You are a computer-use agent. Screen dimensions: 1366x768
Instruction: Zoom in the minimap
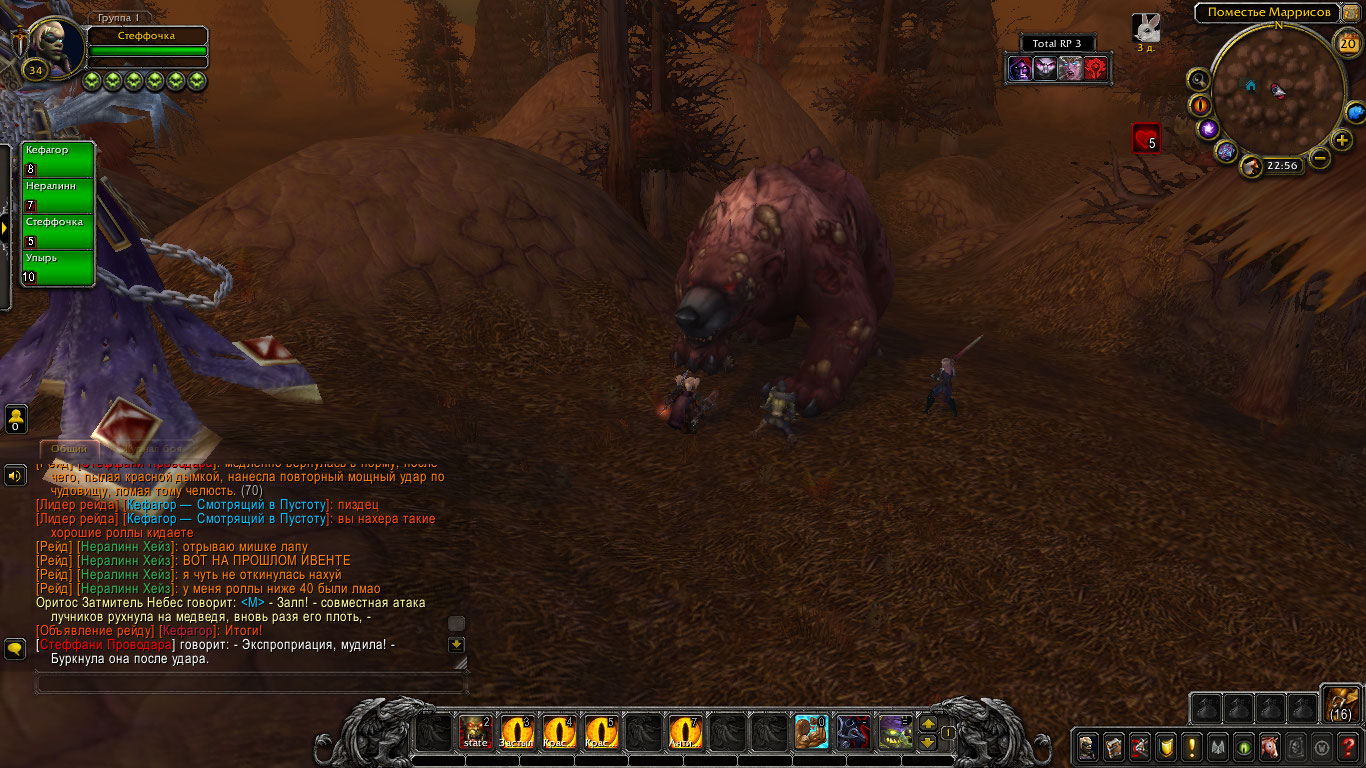pyautogui.click(x=1342, y=140)
